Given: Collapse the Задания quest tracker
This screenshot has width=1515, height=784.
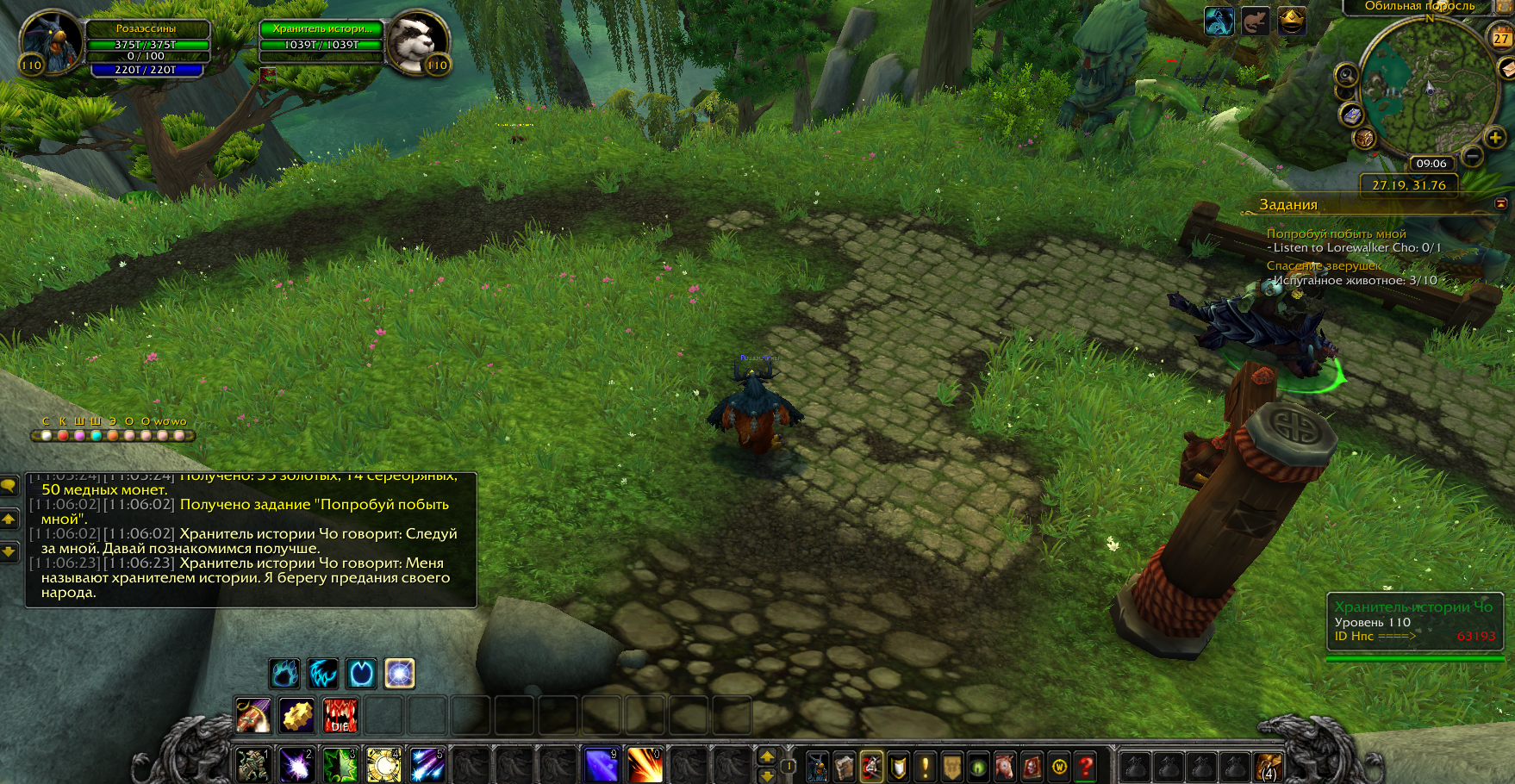Looking at the screenshot, I should 1500,204.
